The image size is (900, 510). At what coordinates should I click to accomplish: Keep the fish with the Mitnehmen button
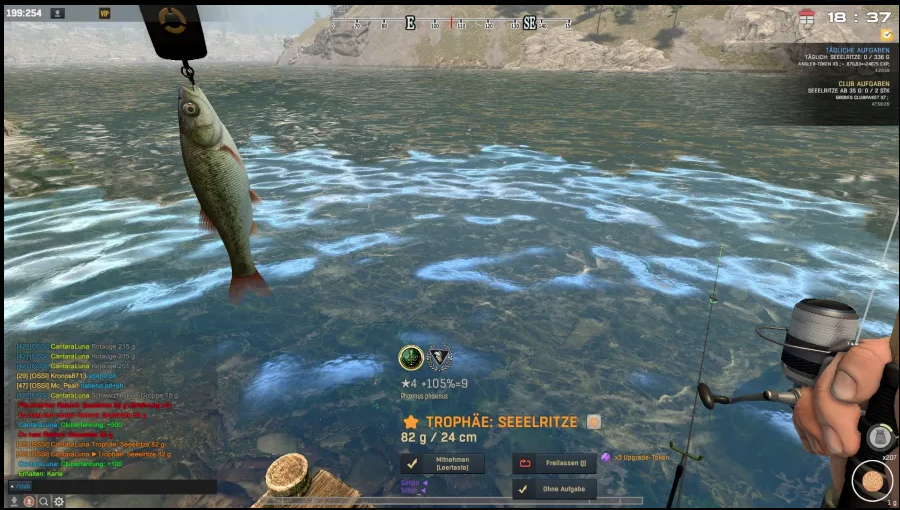(443, 464)
